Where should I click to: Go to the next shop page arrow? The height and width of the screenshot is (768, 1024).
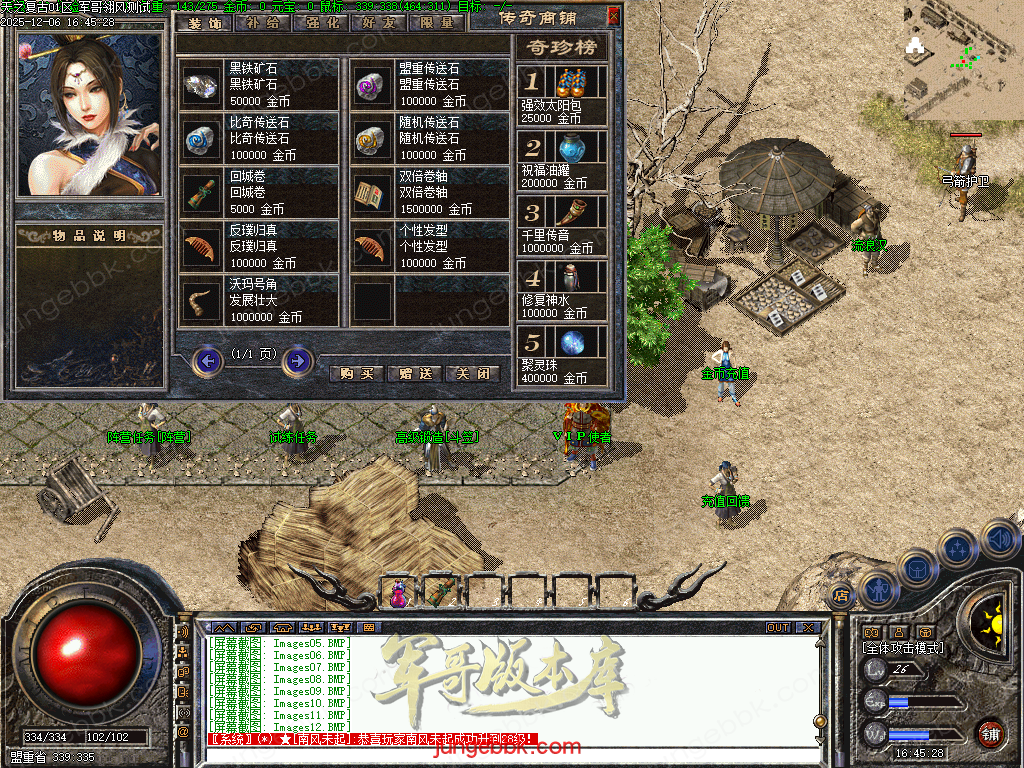point(297,360)
